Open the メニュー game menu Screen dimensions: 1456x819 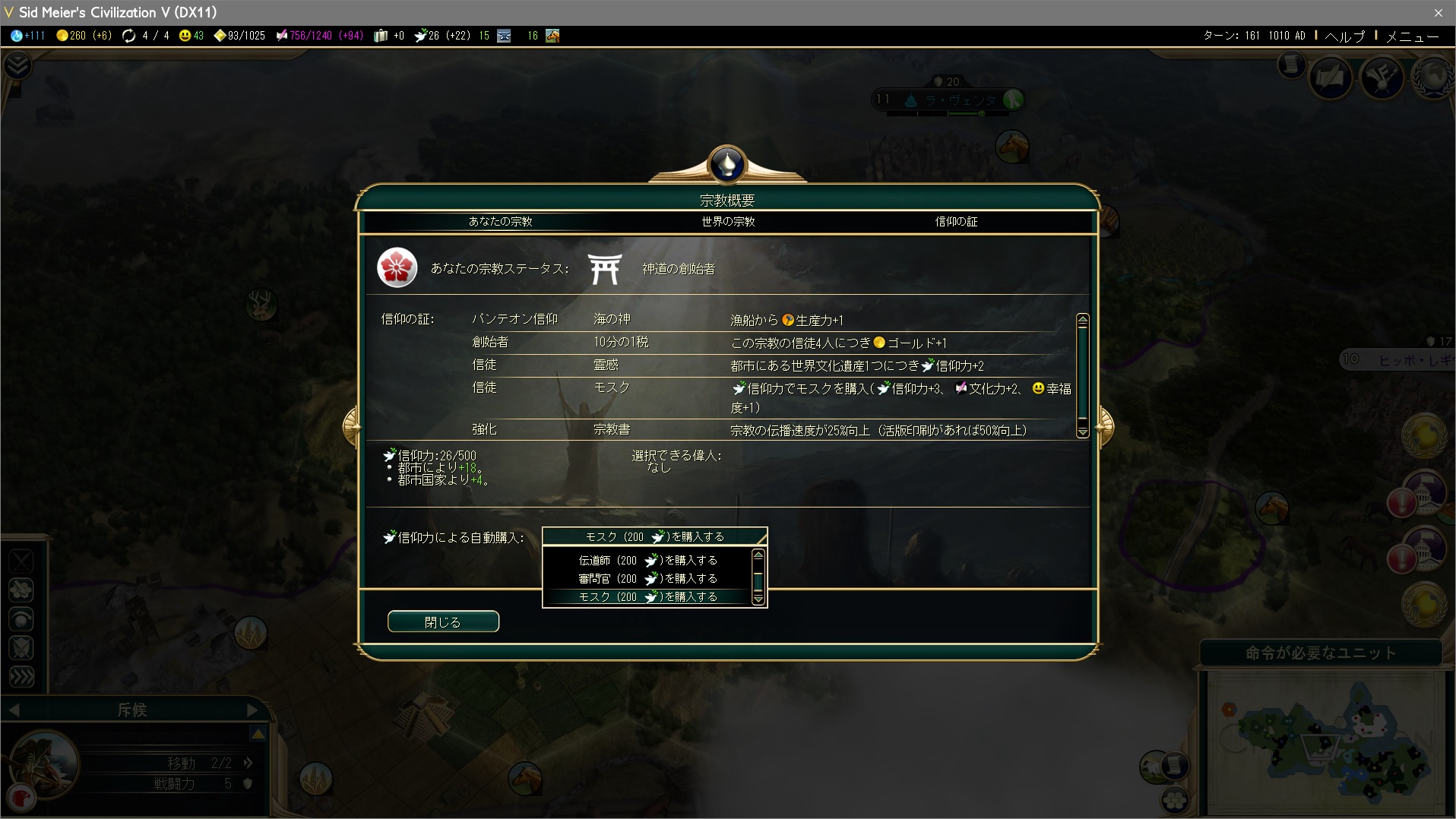(1412, 36)
